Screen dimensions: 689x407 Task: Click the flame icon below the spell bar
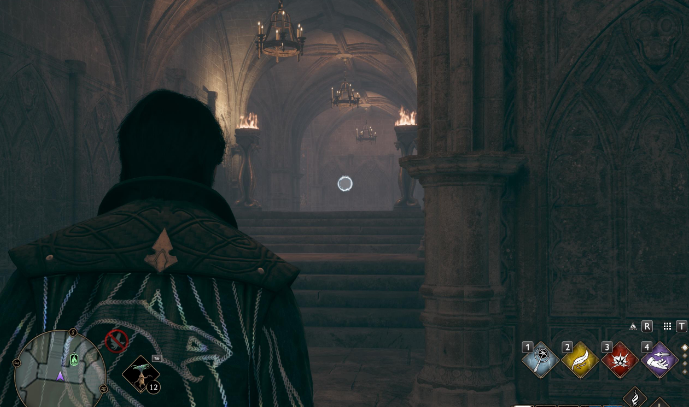point(636,397)
